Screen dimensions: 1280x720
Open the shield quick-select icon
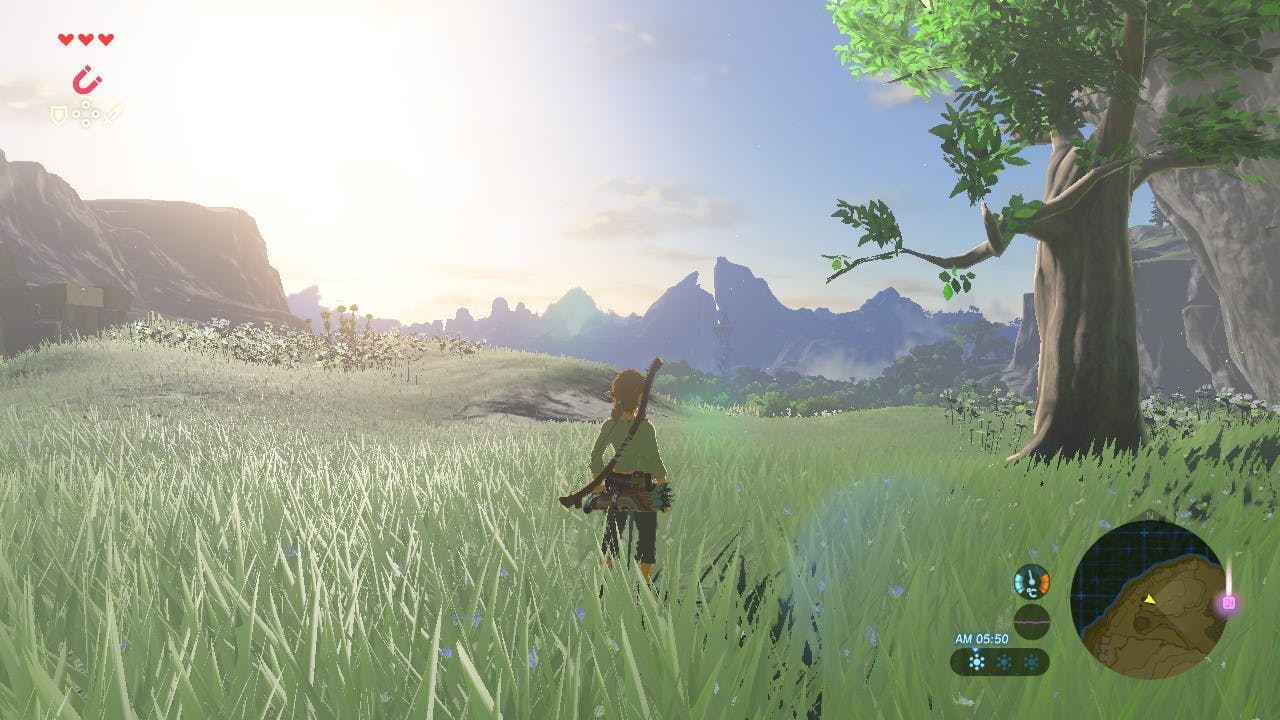[58, 115]
